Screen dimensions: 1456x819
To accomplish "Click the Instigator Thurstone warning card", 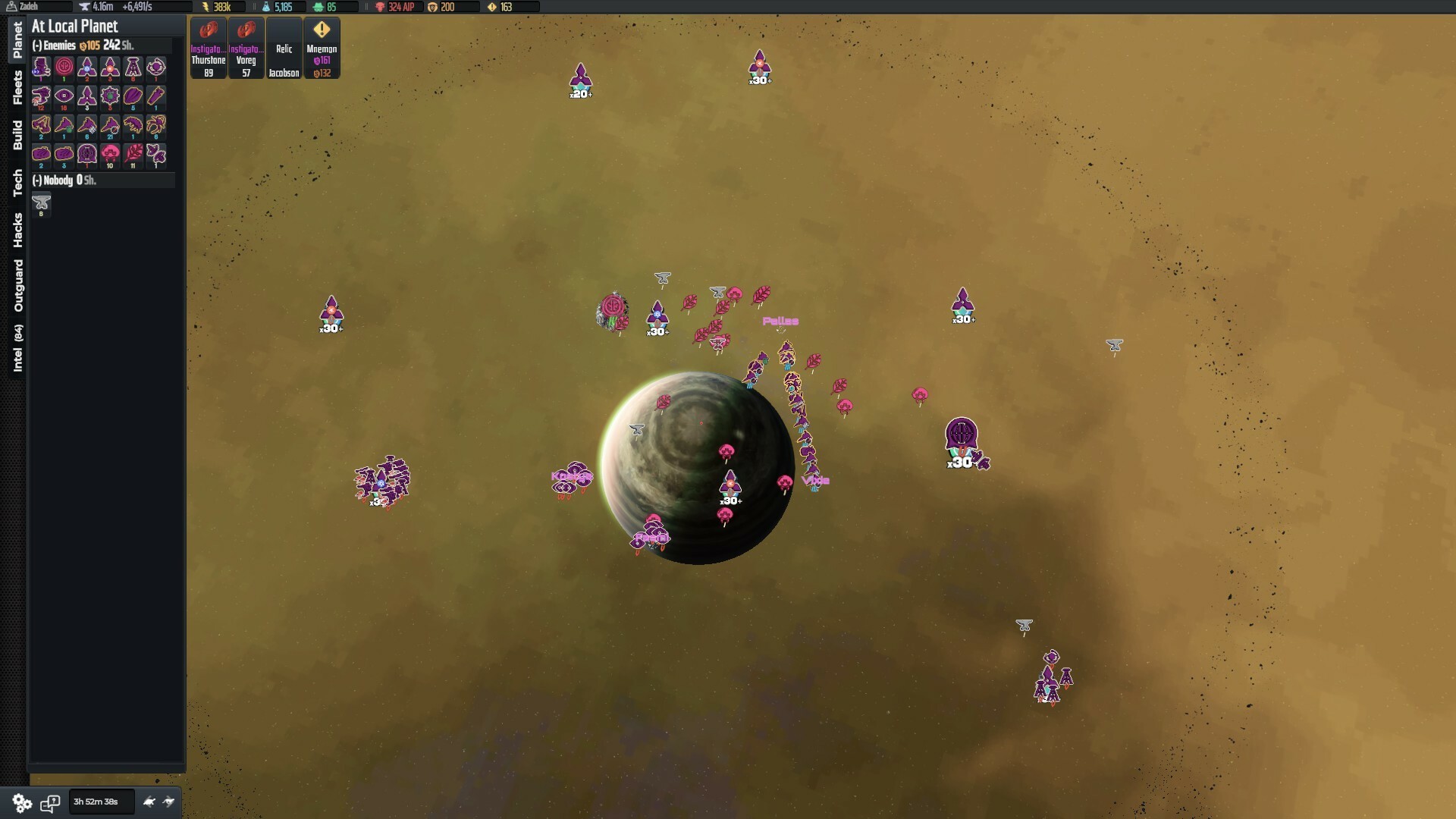I will tap(208, 47).
